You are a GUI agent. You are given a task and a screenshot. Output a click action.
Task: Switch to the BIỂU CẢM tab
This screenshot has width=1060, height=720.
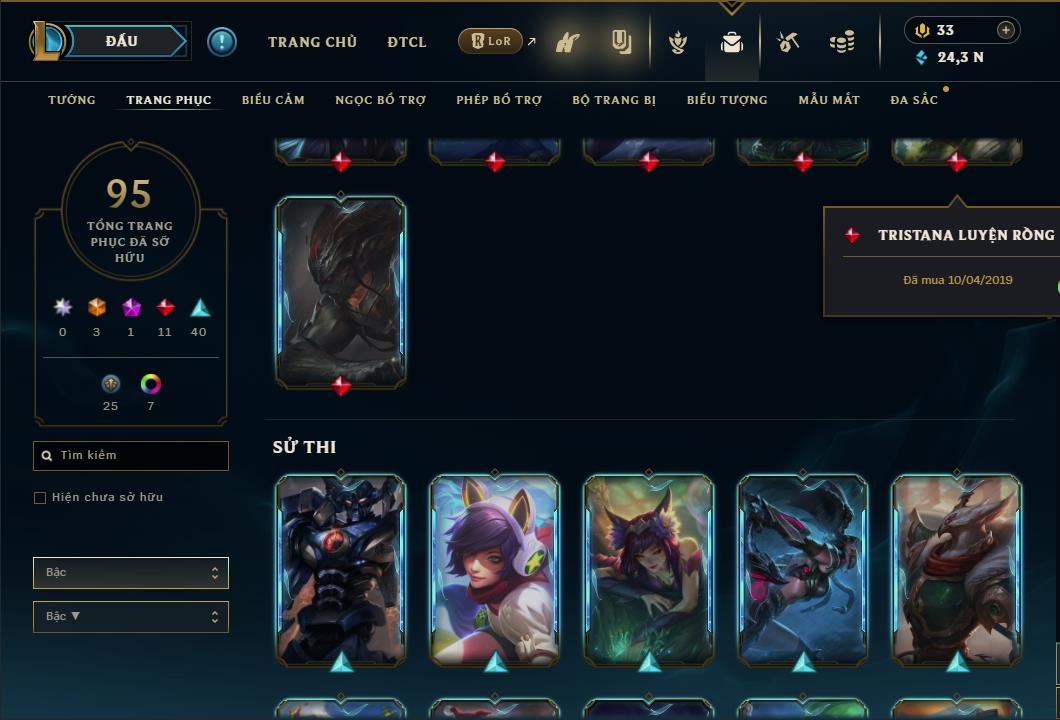pos(273,100)
